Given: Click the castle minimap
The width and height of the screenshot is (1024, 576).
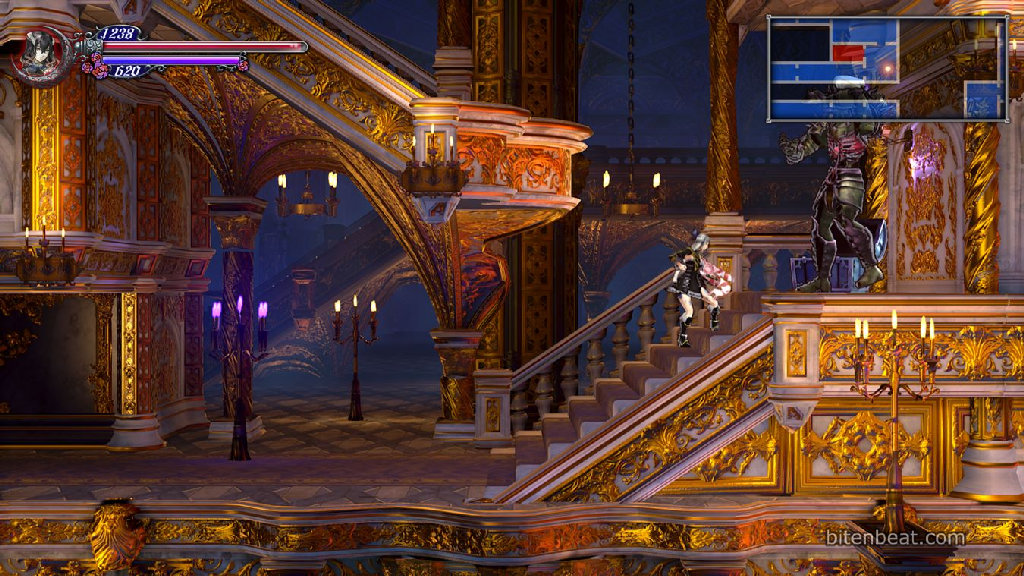Looking at the screenshot, I should 886,69.
